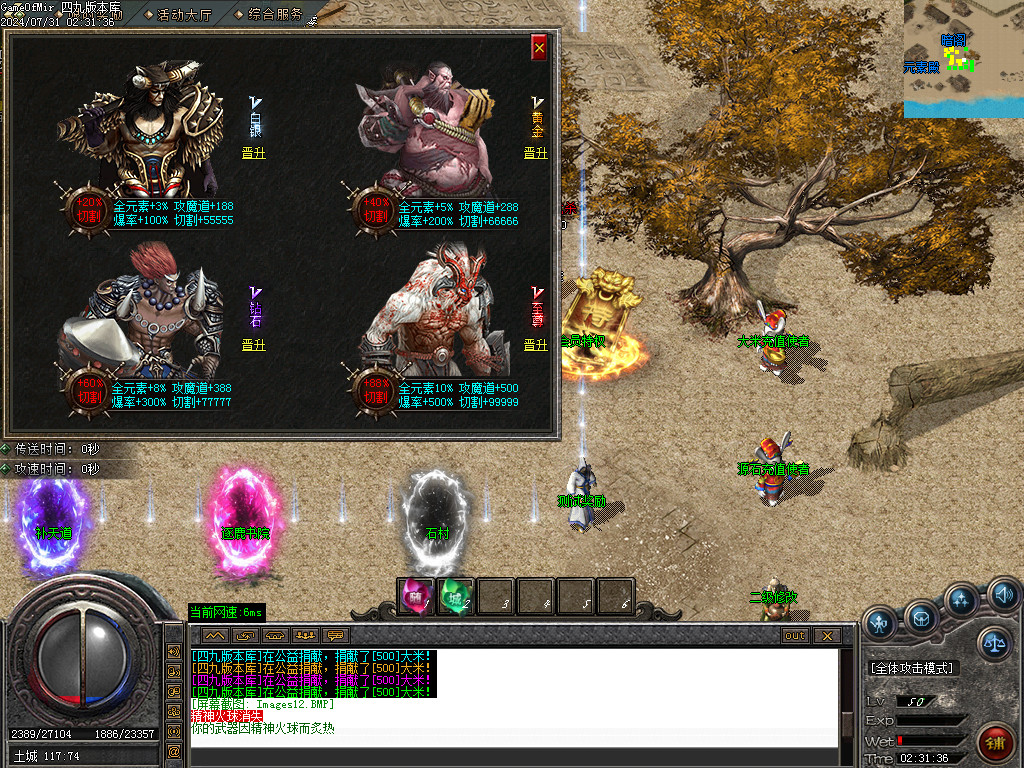Click 晋升 for the 至尊 supreme tier
Screen dimensions: 1024x768
(x=536, y=345)
